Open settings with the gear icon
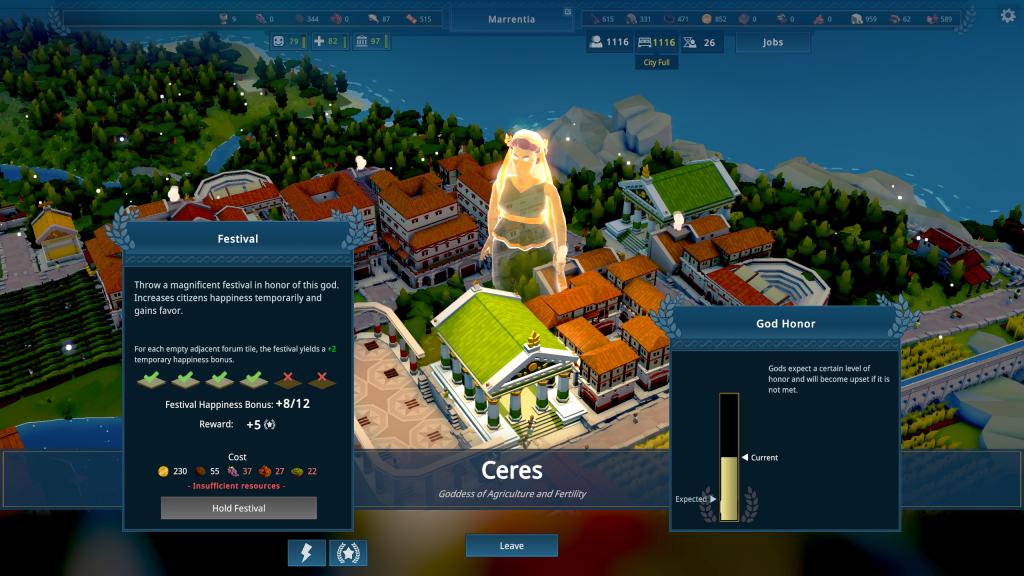Viewport: 1024px width, 576px height. pyautogui.click(x=1007, y=16)
